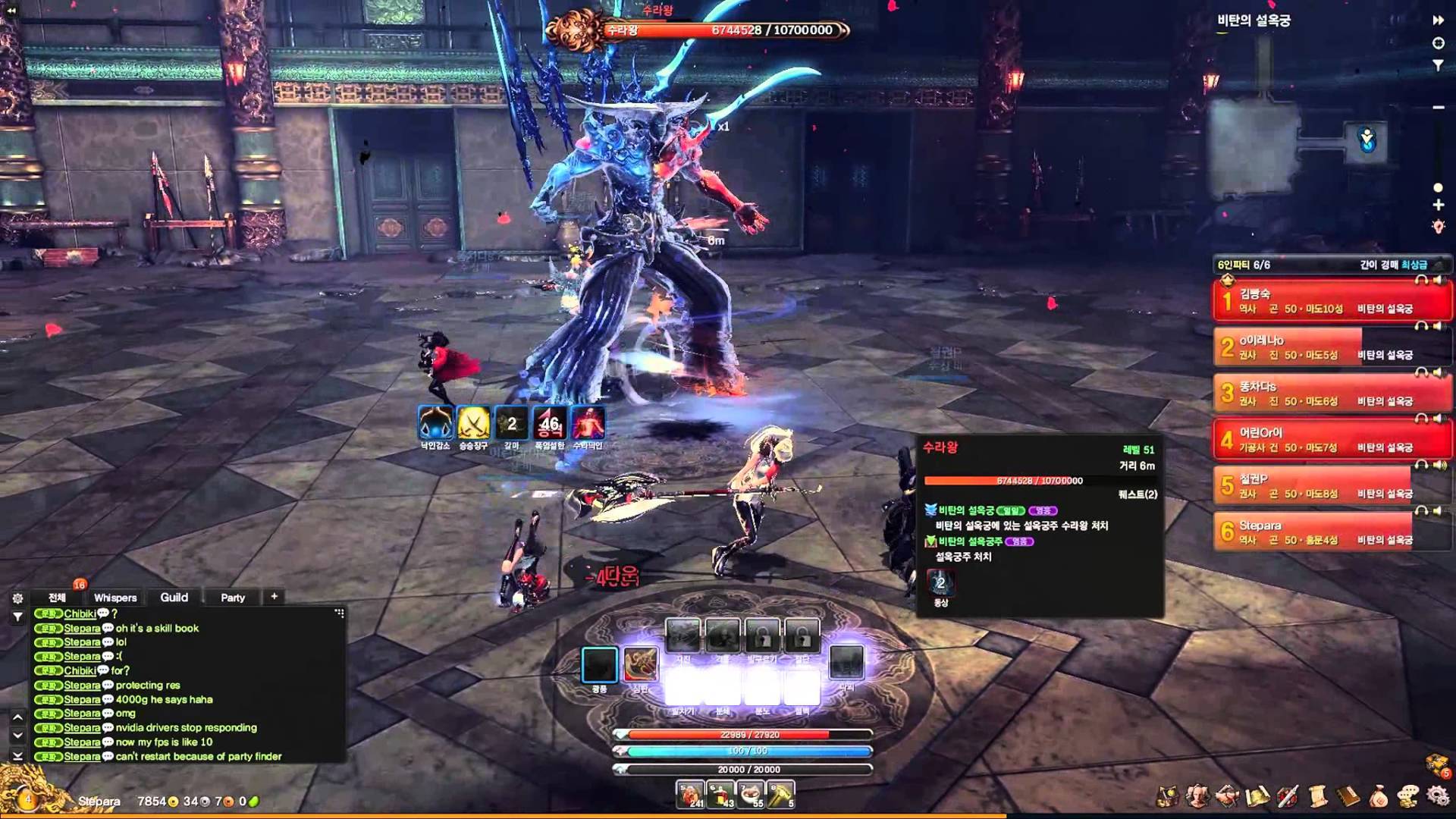1456x819 pixels.
Task: Zoom out the minimap with the minus
Action: point(1438,108)
